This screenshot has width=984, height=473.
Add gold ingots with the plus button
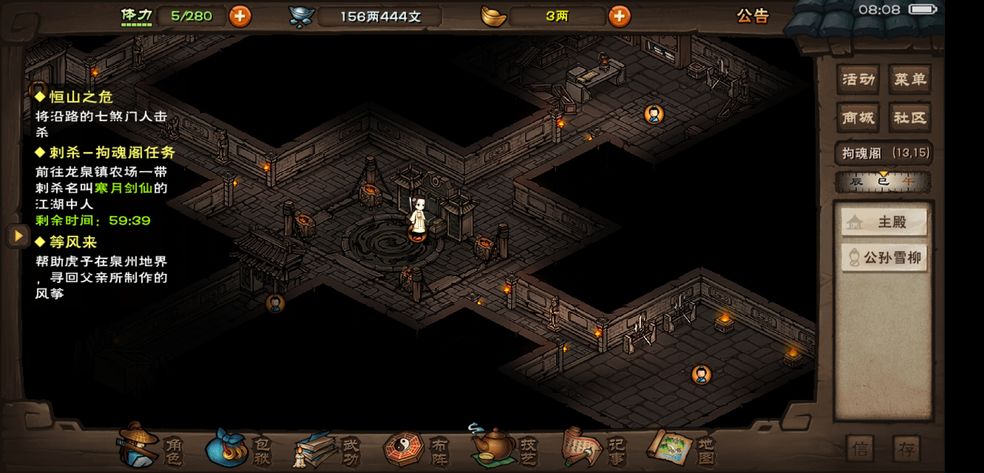click(620, 15)
